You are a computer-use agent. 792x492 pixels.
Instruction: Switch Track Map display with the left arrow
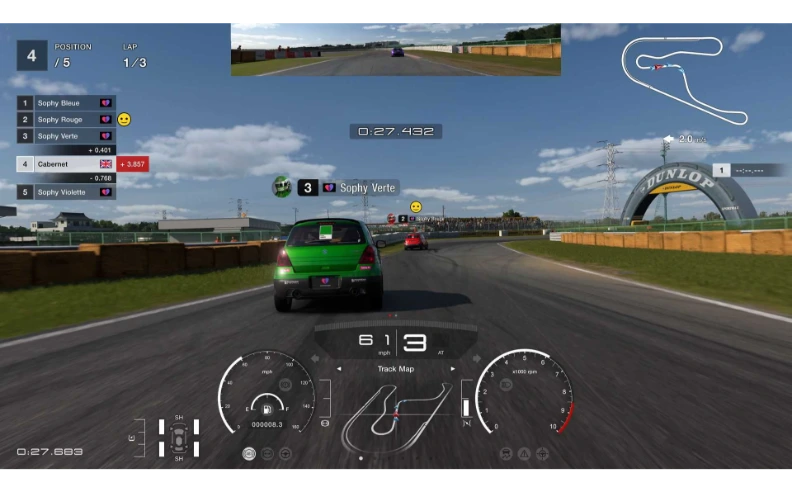coord(339,369)
